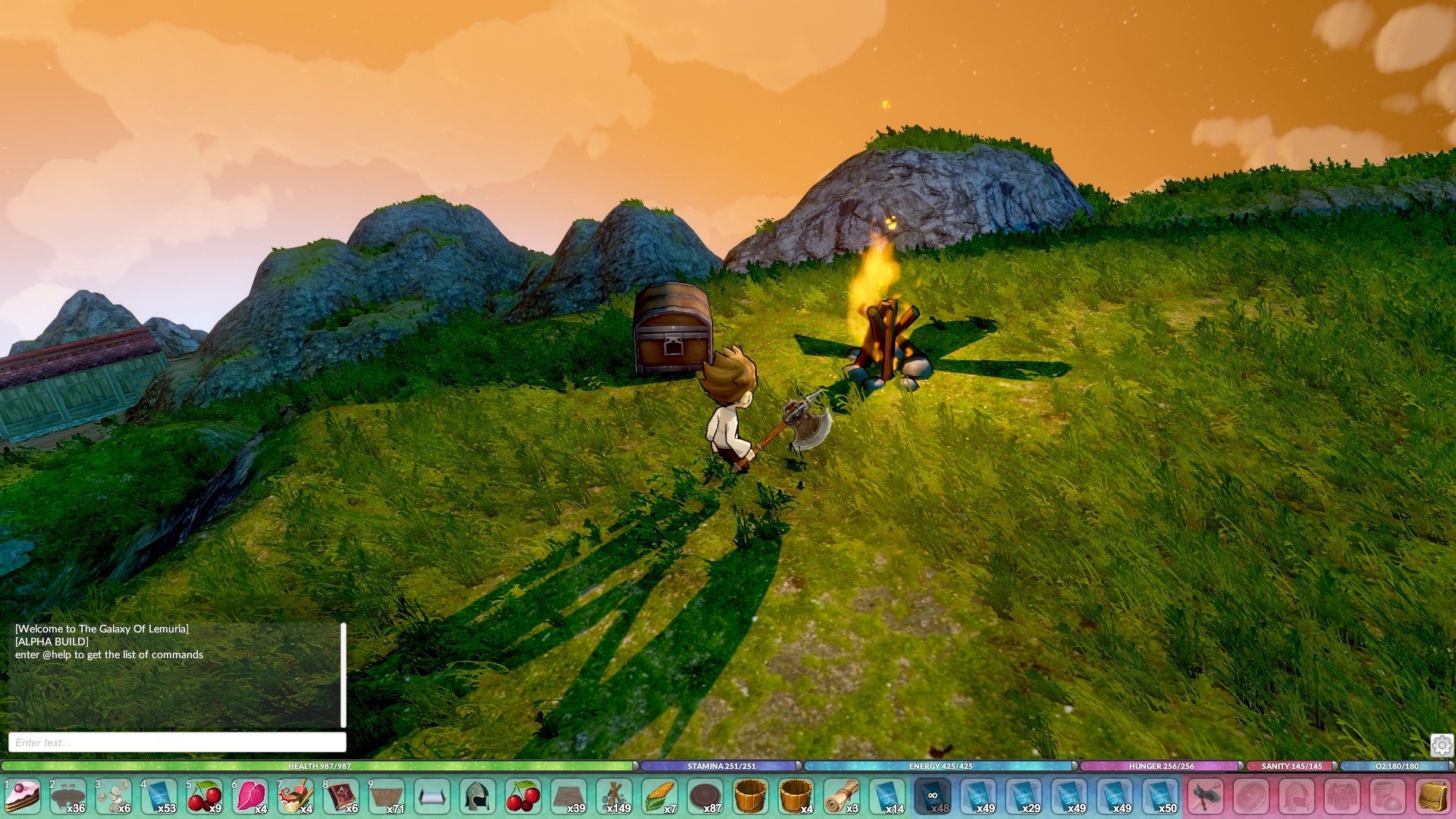
Task: Open the gear settings button
Action: (1442, 745)
